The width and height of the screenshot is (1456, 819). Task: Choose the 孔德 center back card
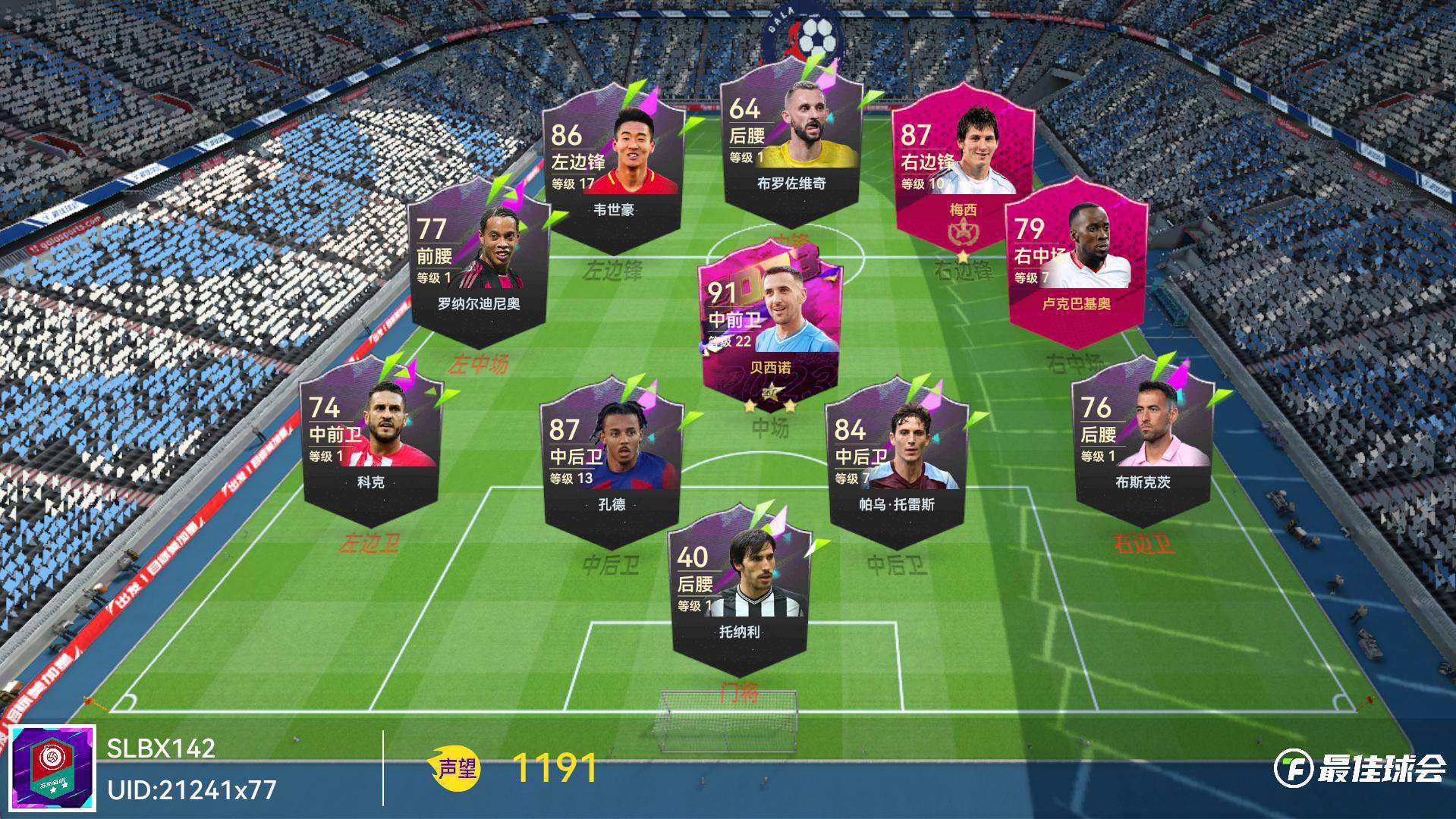point(612,463)
